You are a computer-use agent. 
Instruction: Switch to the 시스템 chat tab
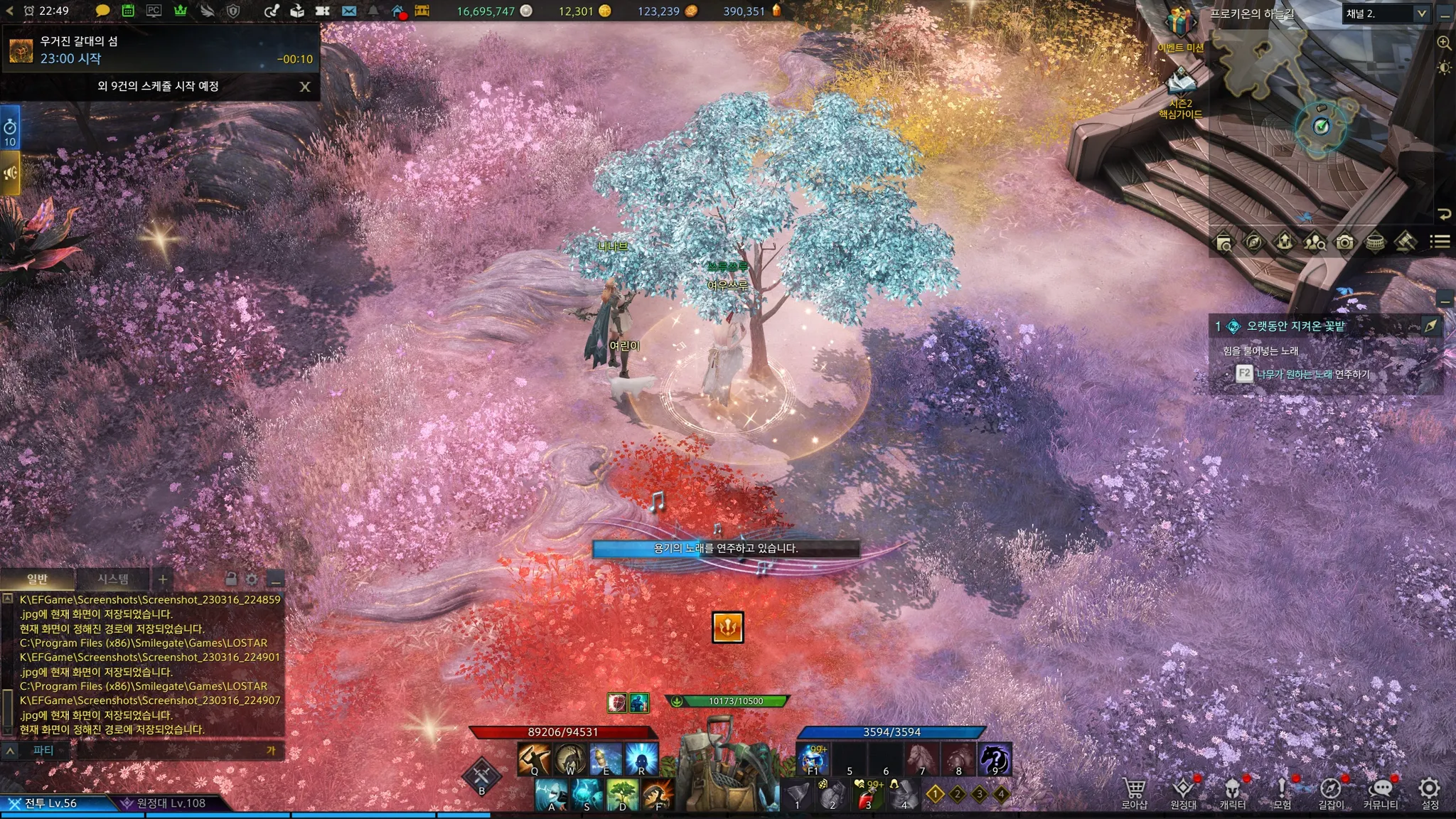(112, 579)
